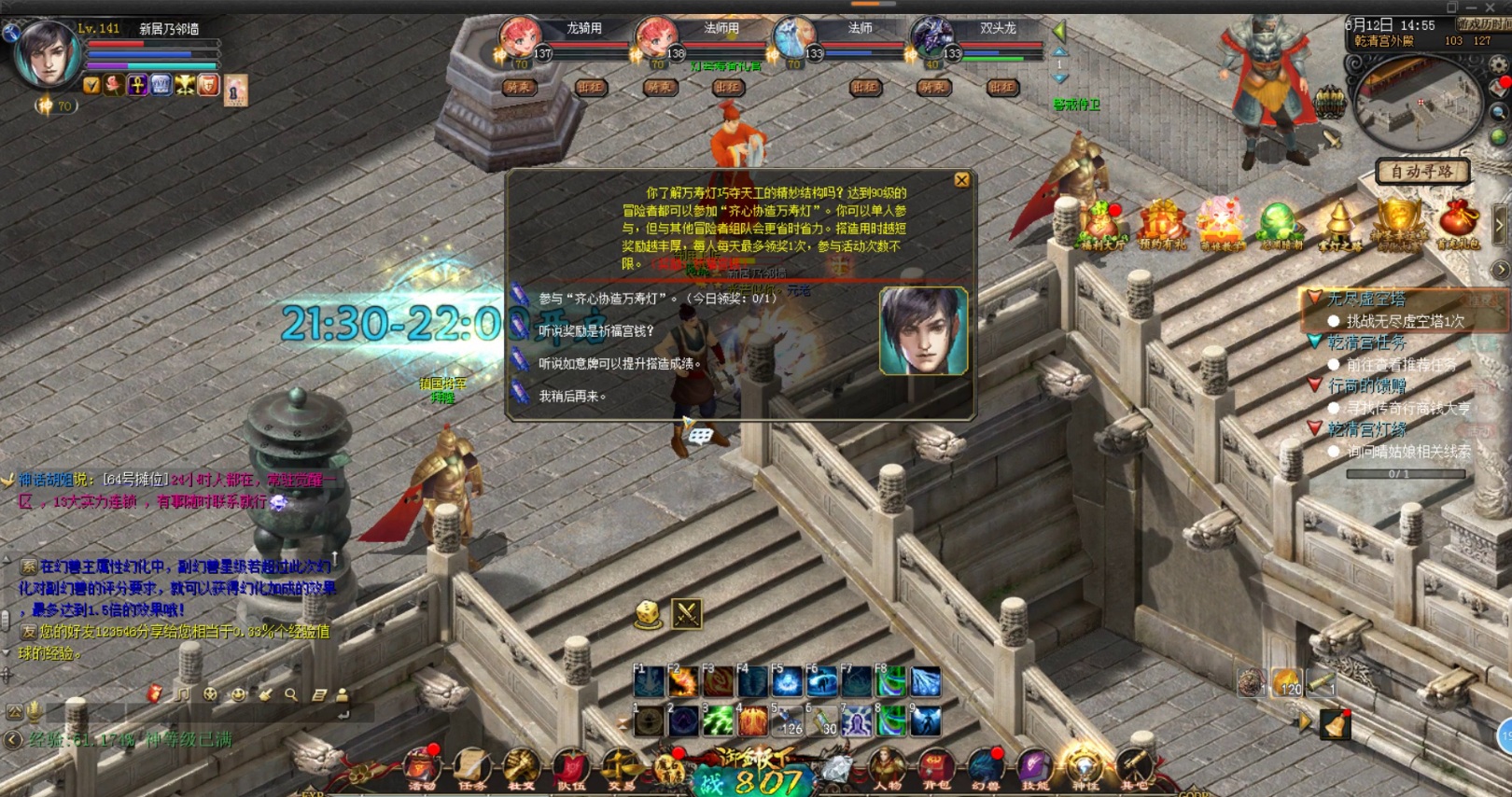Ask 听说奖励是祈福宫钱 in dialogue
Viewport: 1512px width, 797px height.
point(595,331)
